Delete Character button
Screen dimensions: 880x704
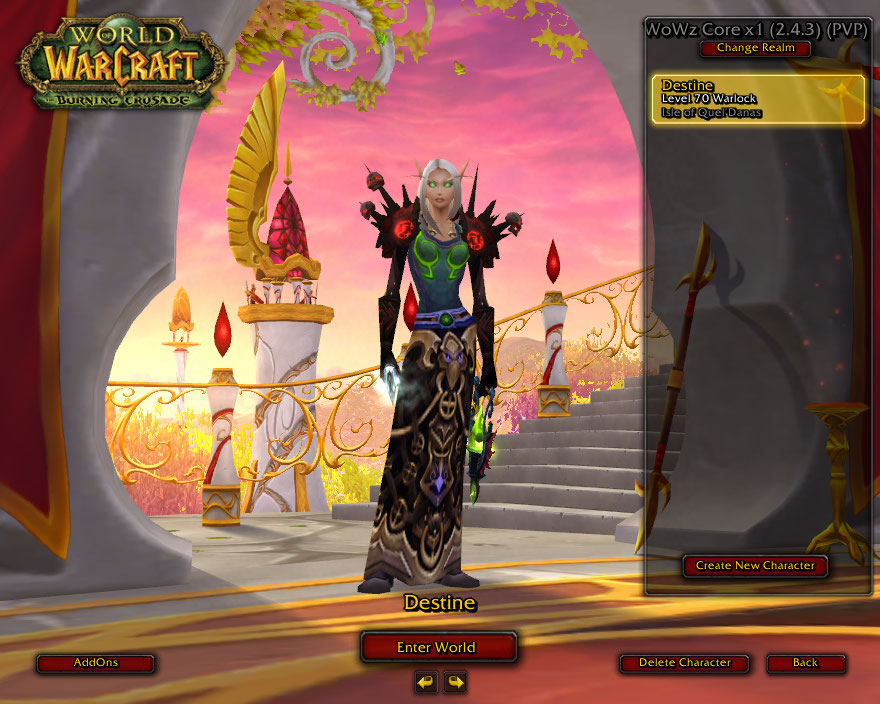pyautogui.click(x=684, y=663)
